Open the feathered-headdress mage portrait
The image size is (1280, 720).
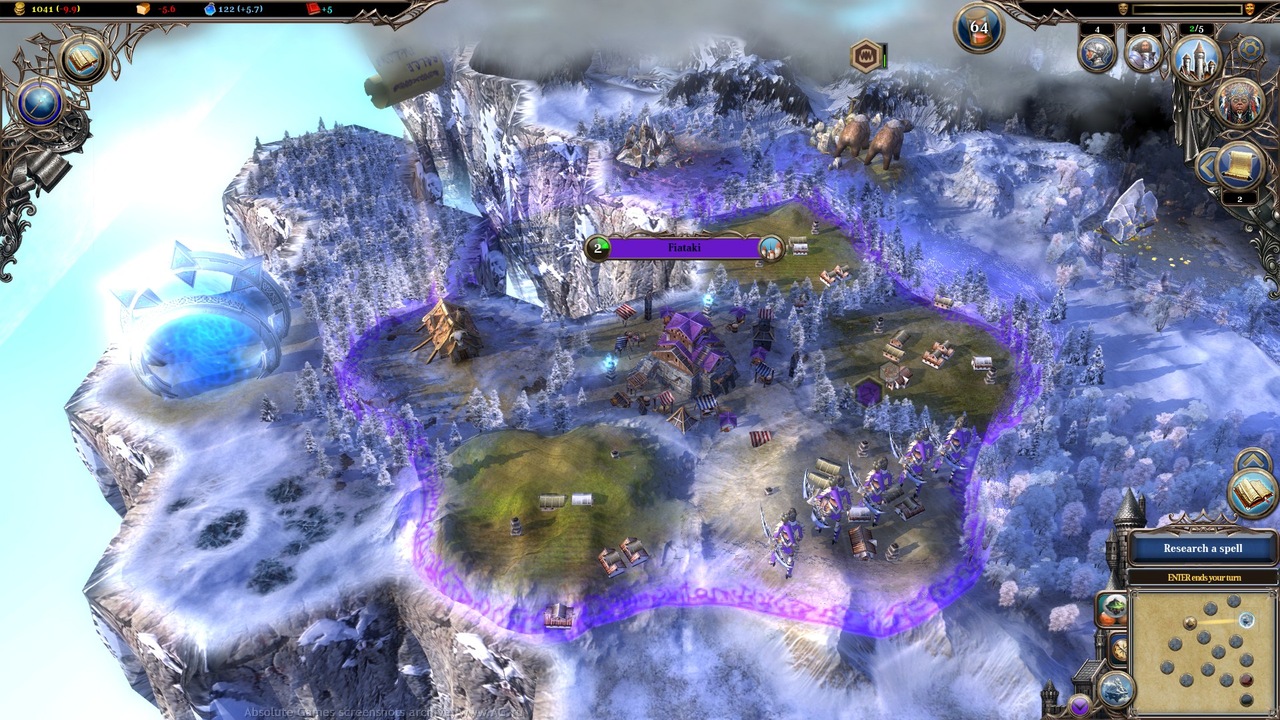tap(1239, 103)
